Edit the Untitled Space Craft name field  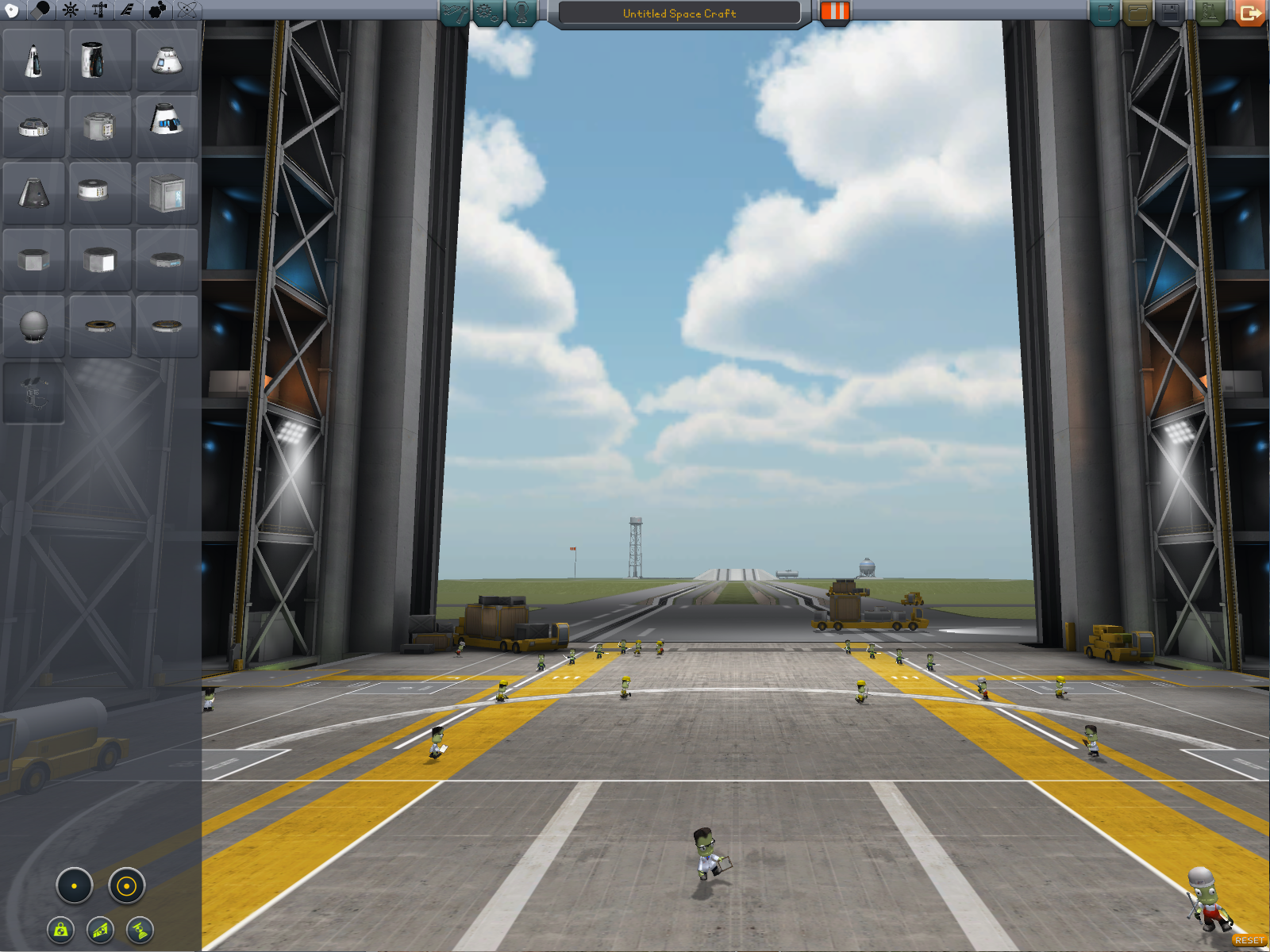click(x=679, y=13)
